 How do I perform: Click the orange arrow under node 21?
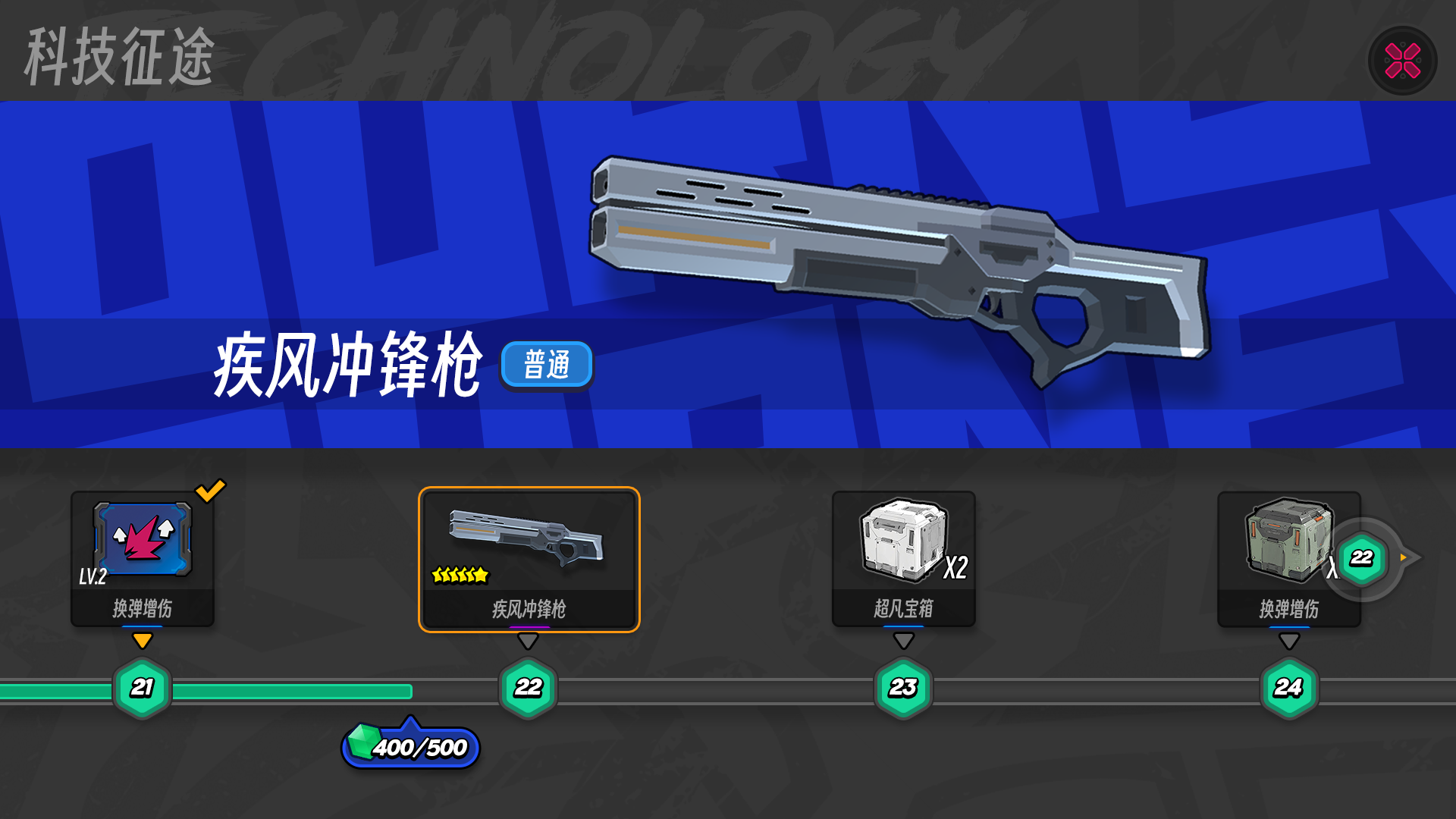click(144, 641)
